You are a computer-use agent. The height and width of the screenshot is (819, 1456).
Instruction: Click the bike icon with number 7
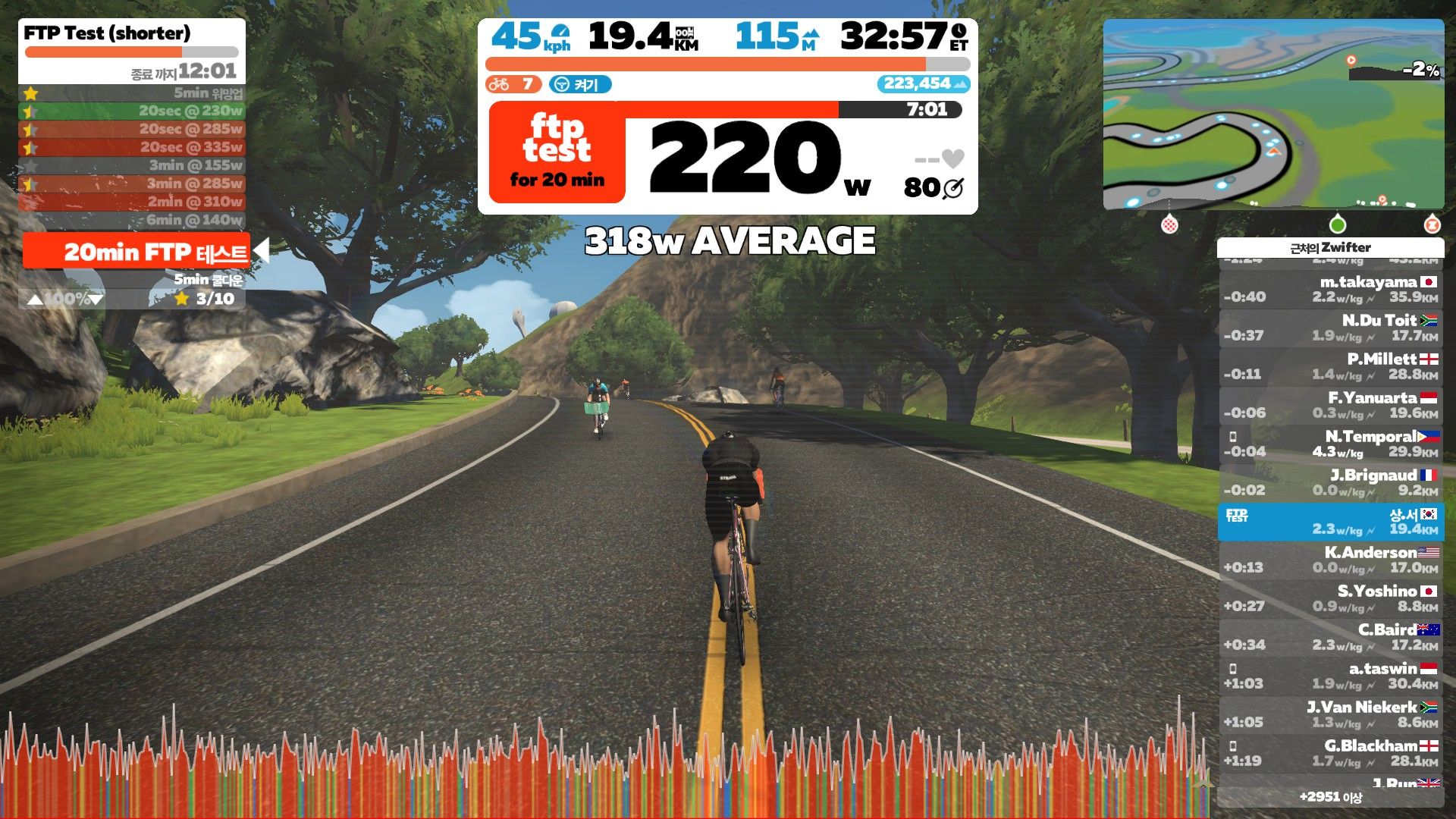(x=513, y=84)
